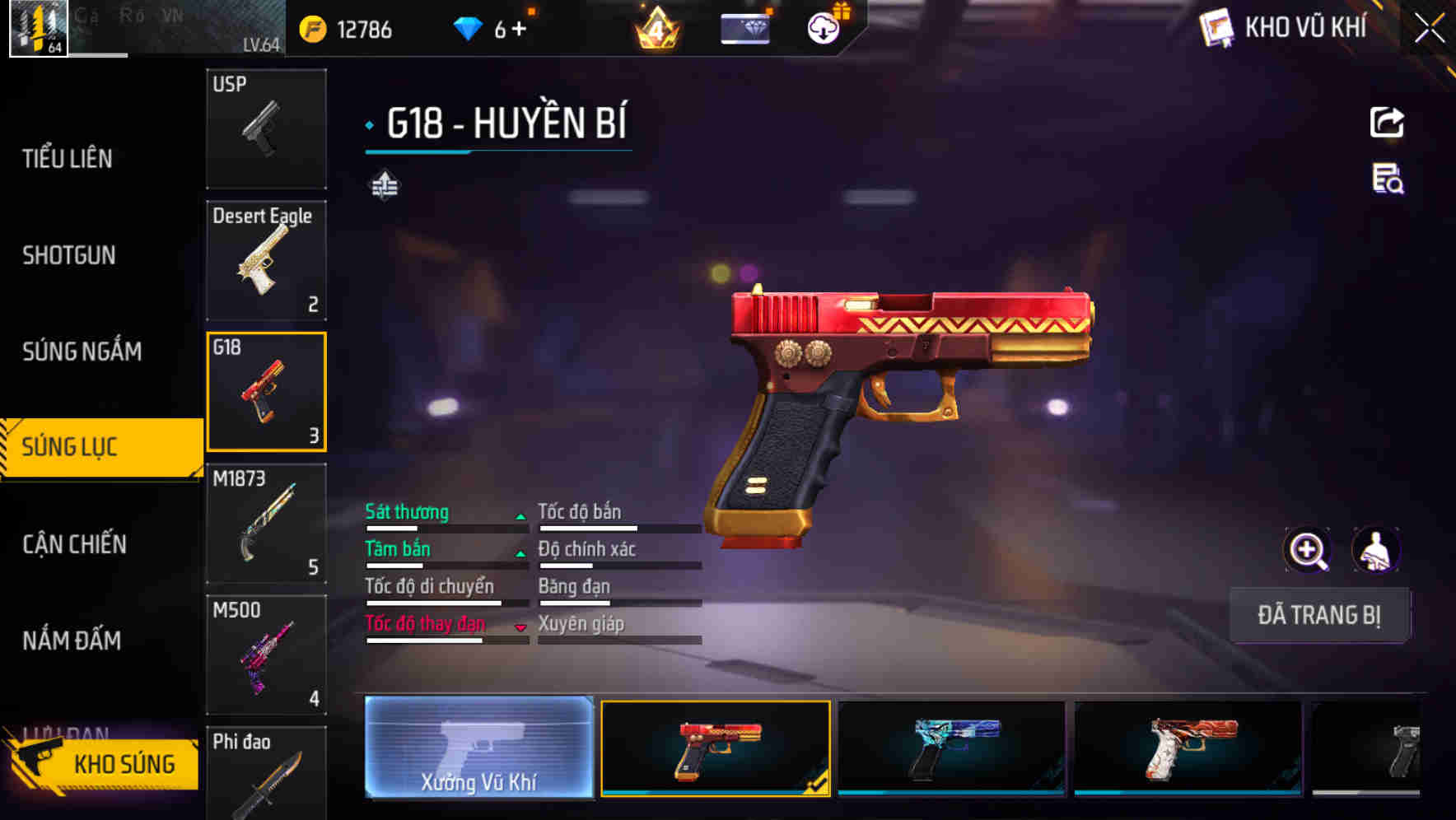The height and width of the screenshot is (820, 1456).
Task: Open the SHOTGUN category tab
Action: coord(70,255)
